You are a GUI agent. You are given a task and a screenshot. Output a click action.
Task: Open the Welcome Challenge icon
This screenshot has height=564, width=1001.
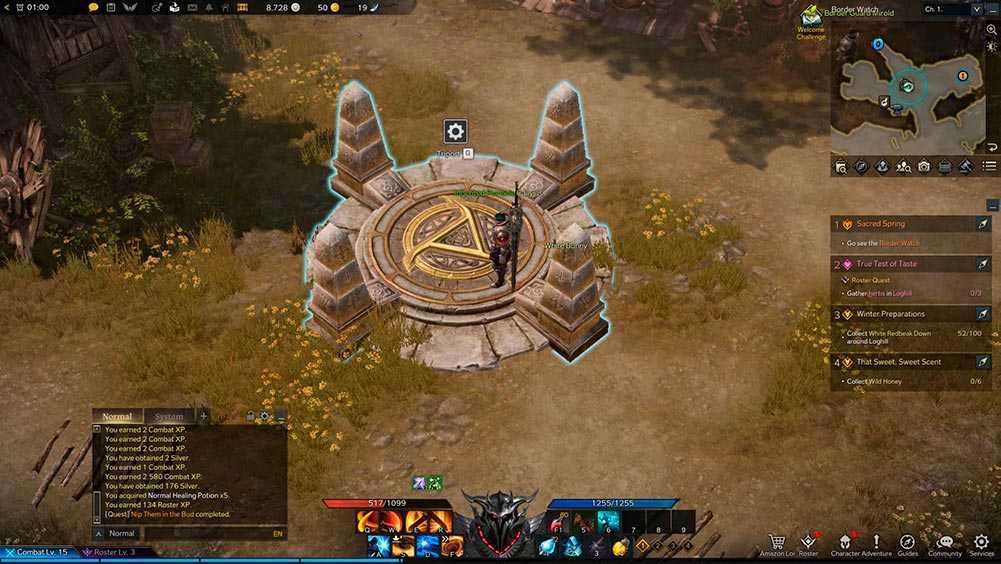(x=810, y=17)
